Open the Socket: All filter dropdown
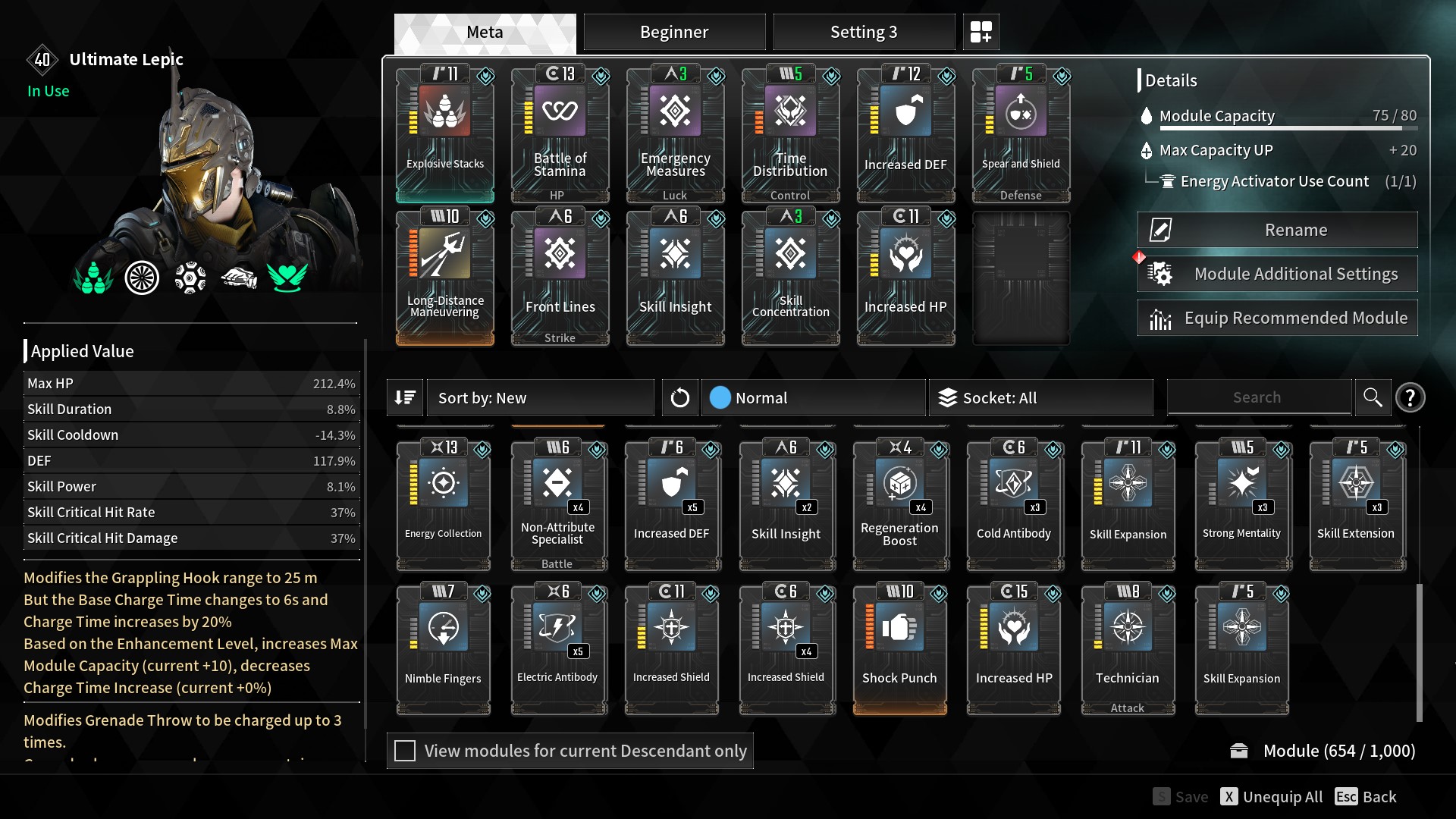Screen dimensions: 1456x819 (1040, 397)
